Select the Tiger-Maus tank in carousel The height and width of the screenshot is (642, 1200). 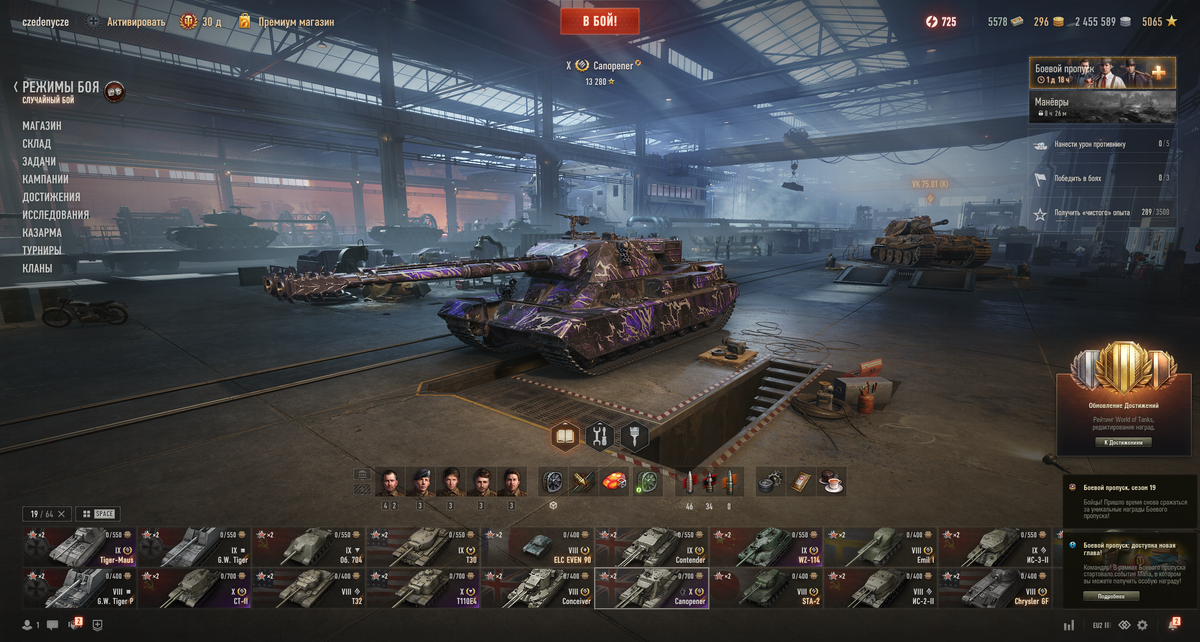(80, 547)
